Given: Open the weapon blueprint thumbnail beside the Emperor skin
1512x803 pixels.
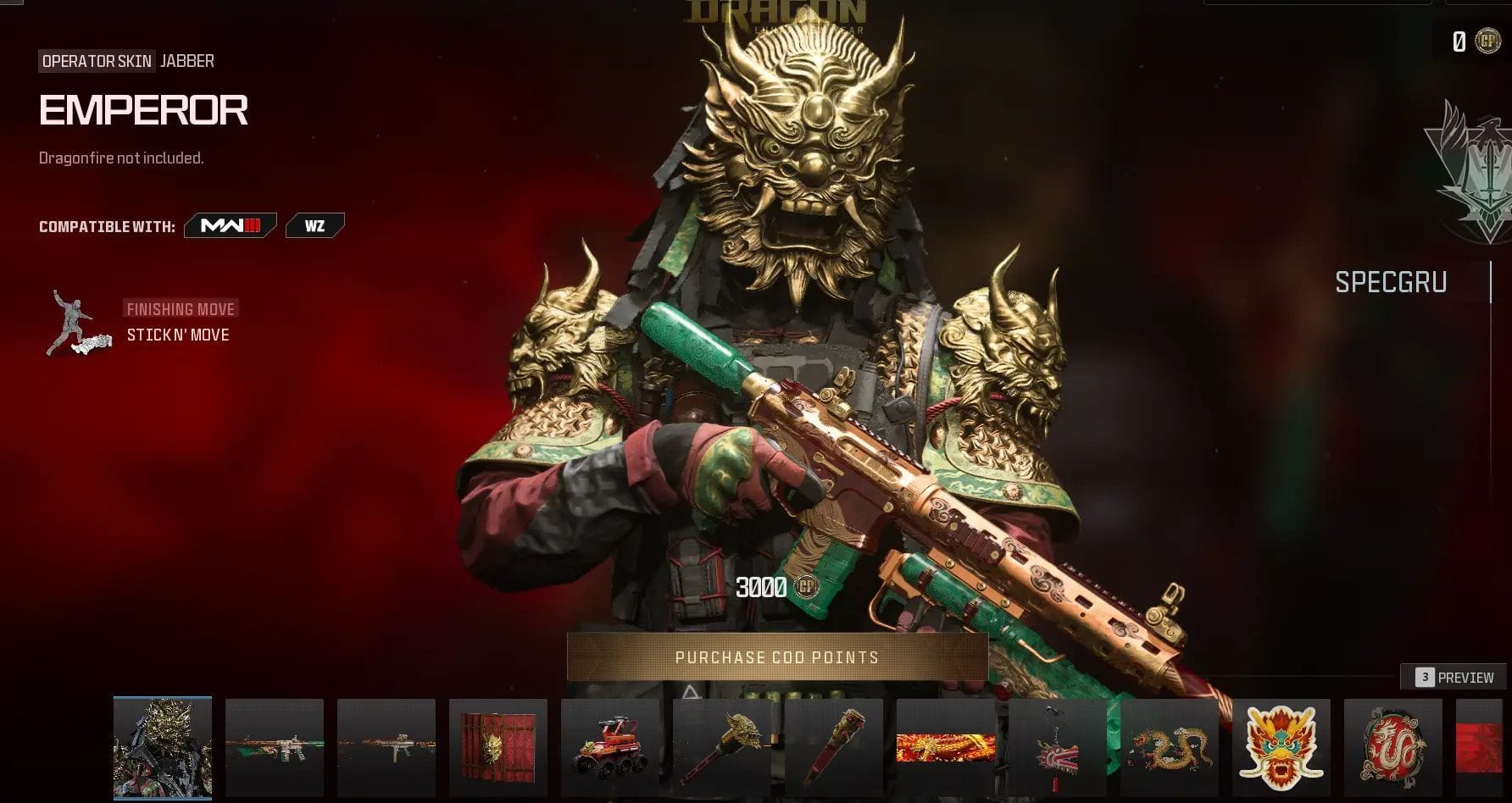Looking at the screenshot, I should (275, 748).
